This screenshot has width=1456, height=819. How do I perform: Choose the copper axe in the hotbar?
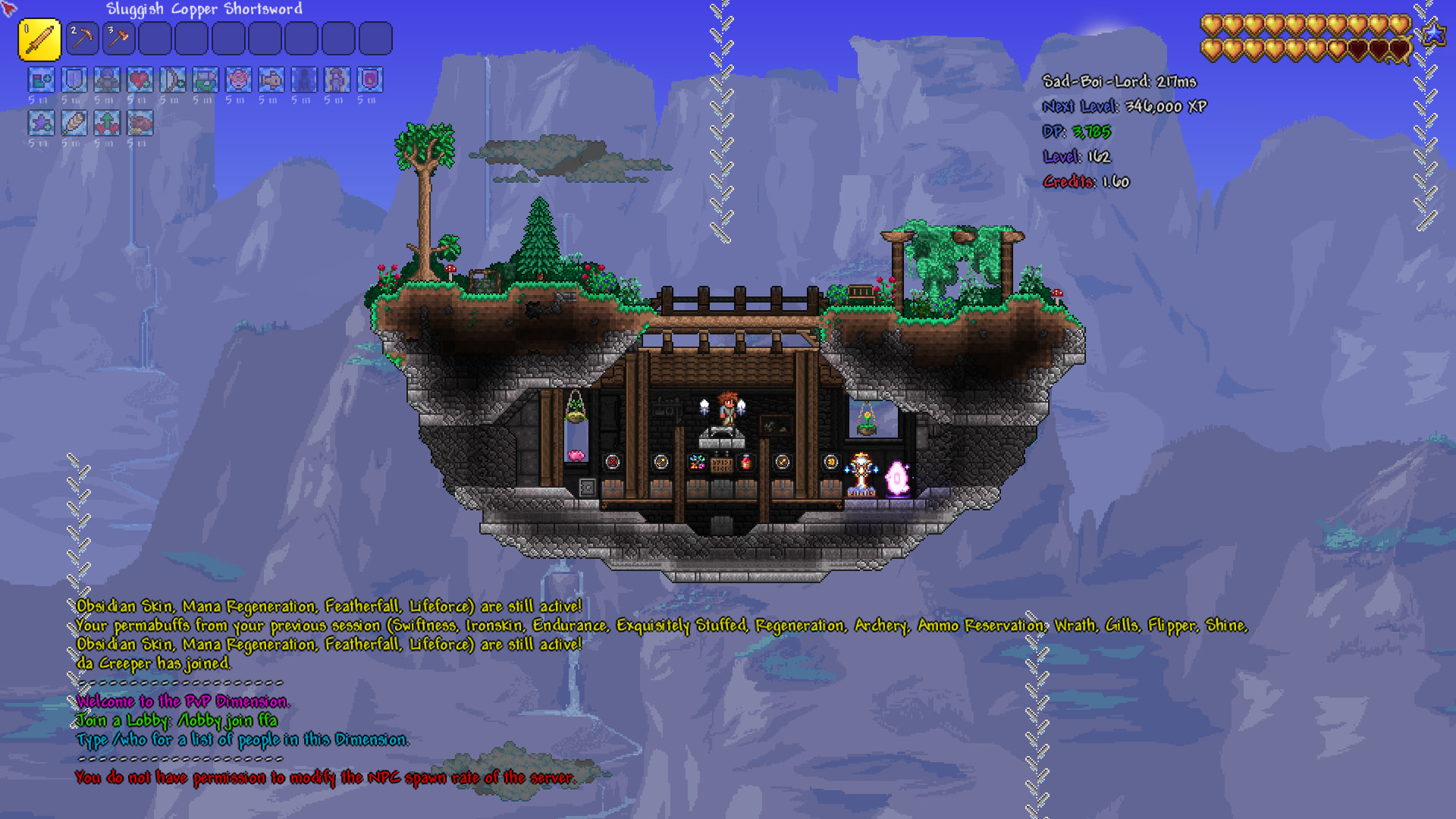(x=118, y=39)
